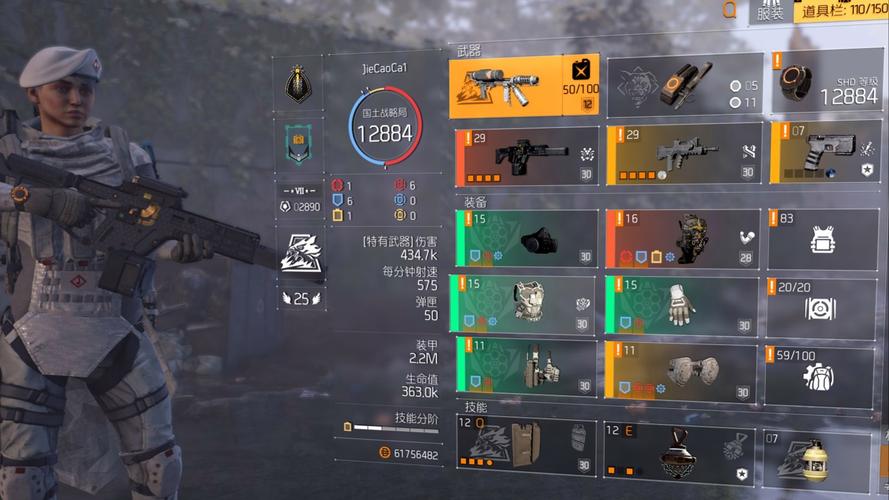This screenshot has height=500, width=889.
Task: Open the 服装 apparel tab
Action: click(x=769, y=12)
